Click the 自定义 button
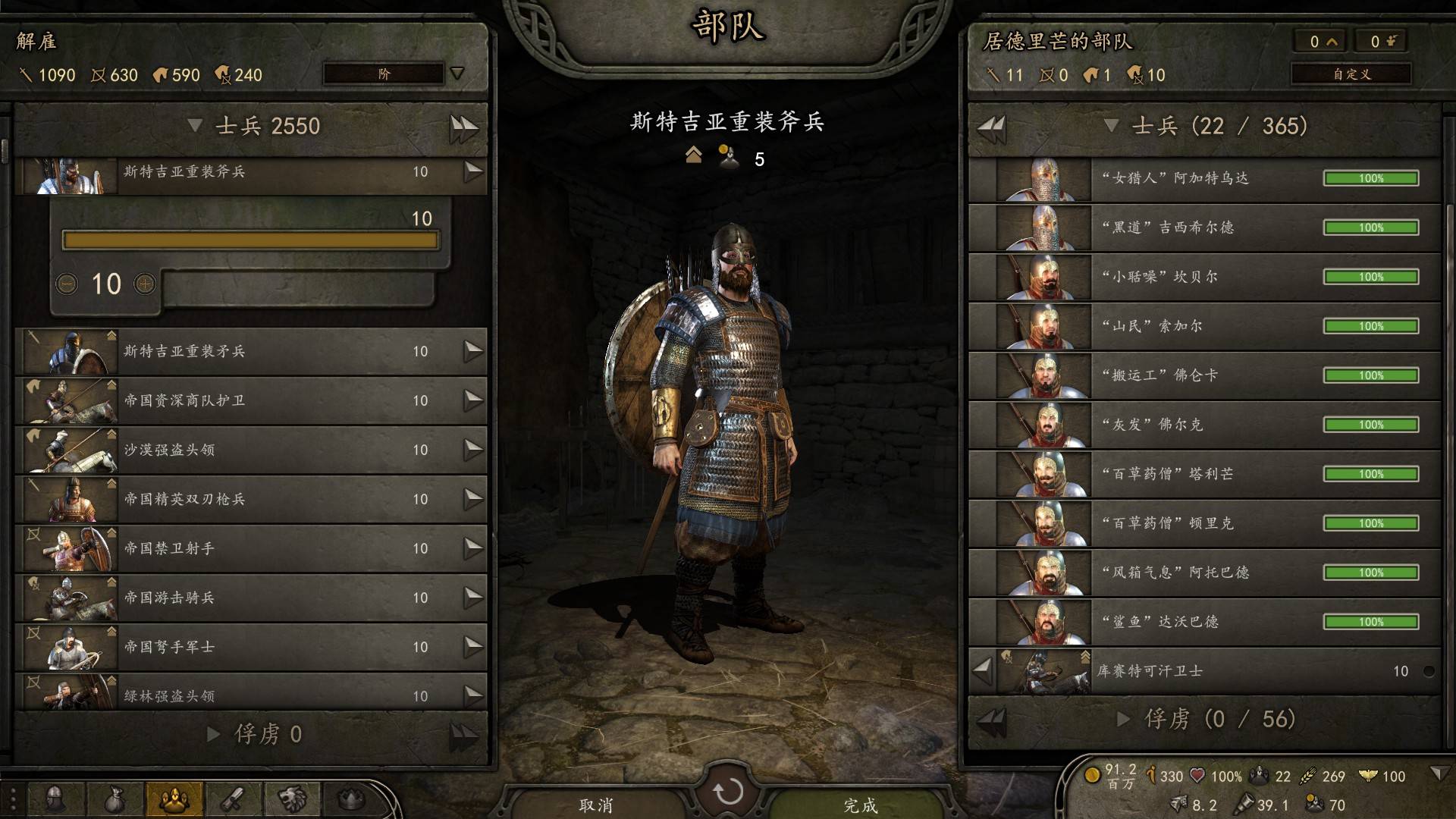The width and height of the screenshot is (1456, 819). click(x=1351, y=74)
